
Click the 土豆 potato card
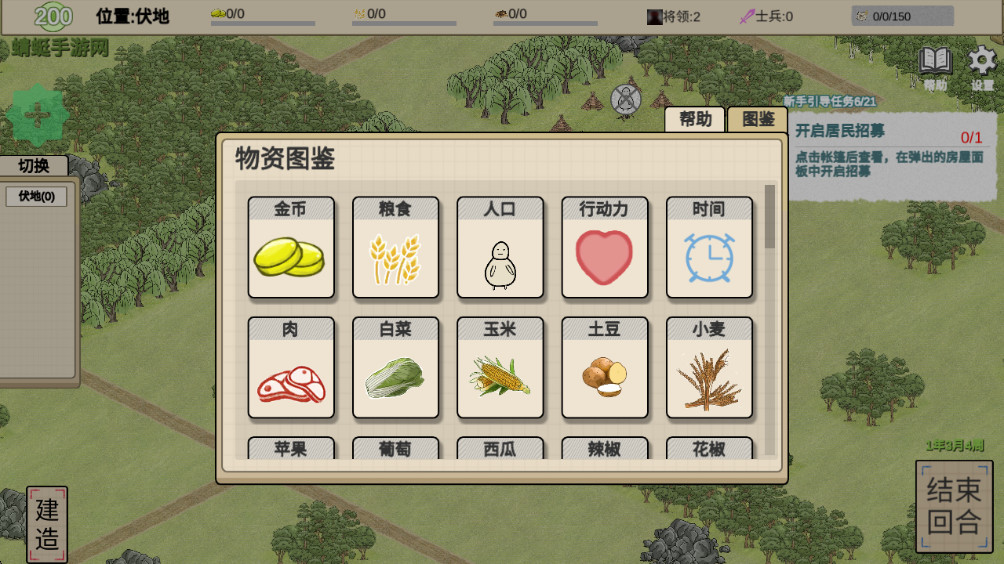[x=604, y=367]
